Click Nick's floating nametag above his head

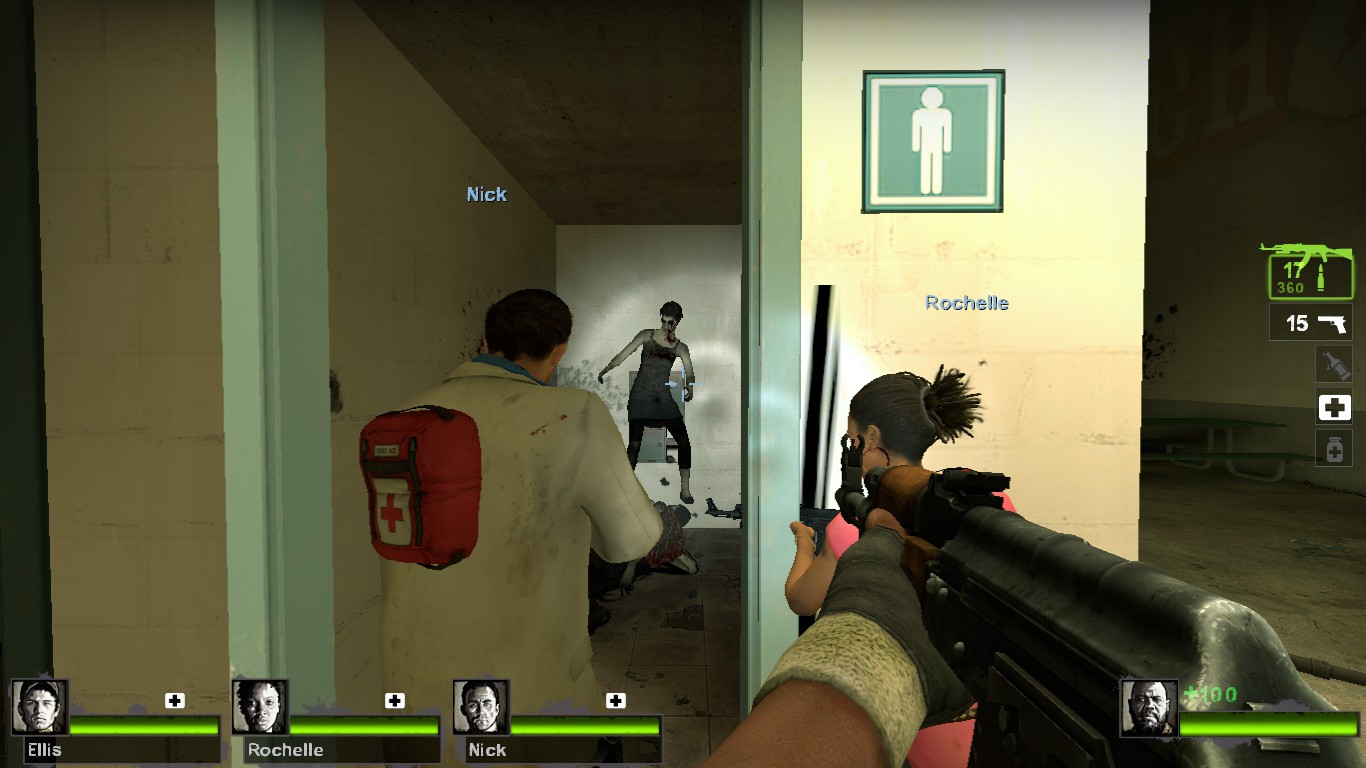pyautogui.click(x=486, y=194)
